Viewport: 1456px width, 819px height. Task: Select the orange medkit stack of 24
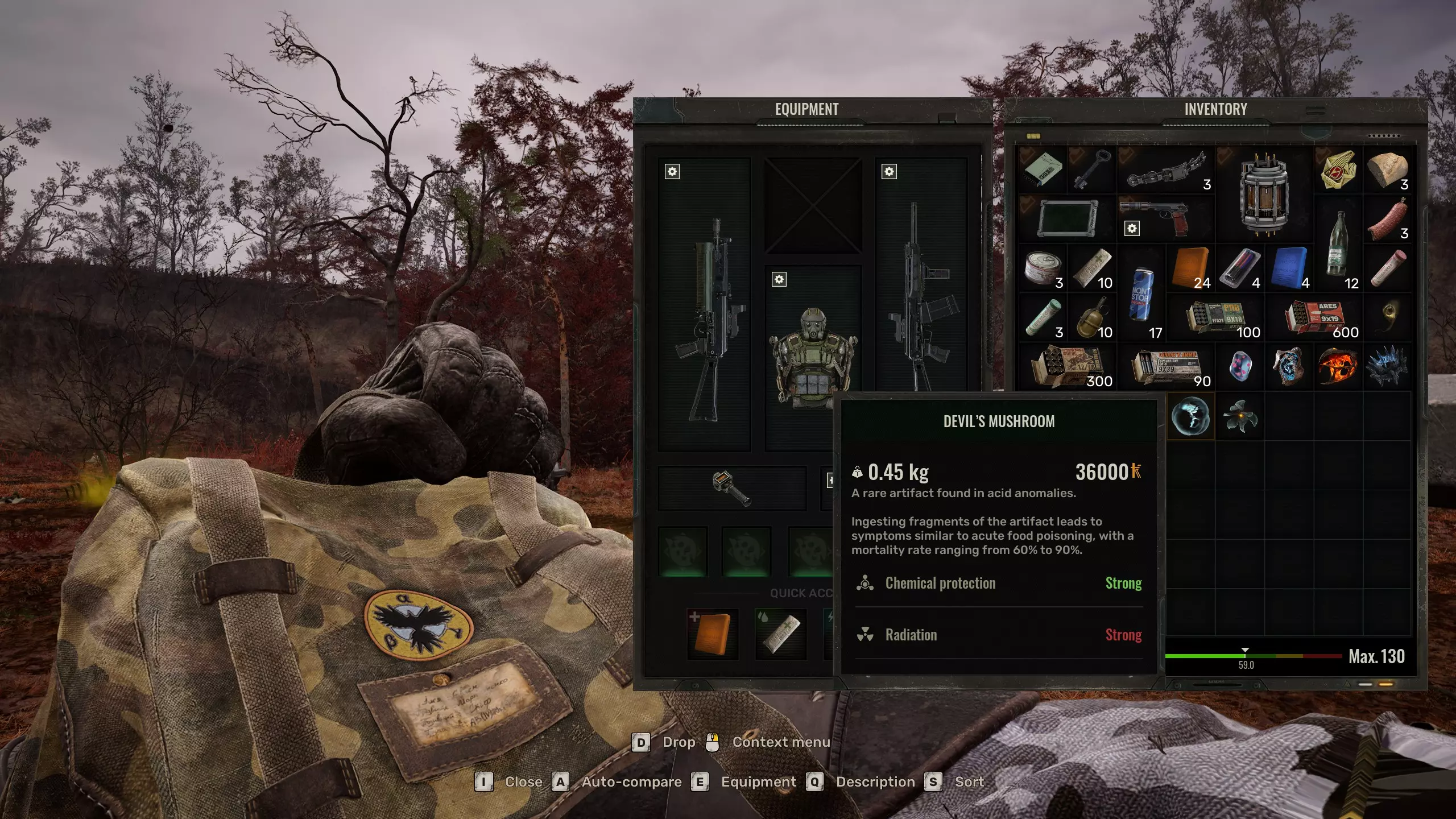coord(1190,267)
